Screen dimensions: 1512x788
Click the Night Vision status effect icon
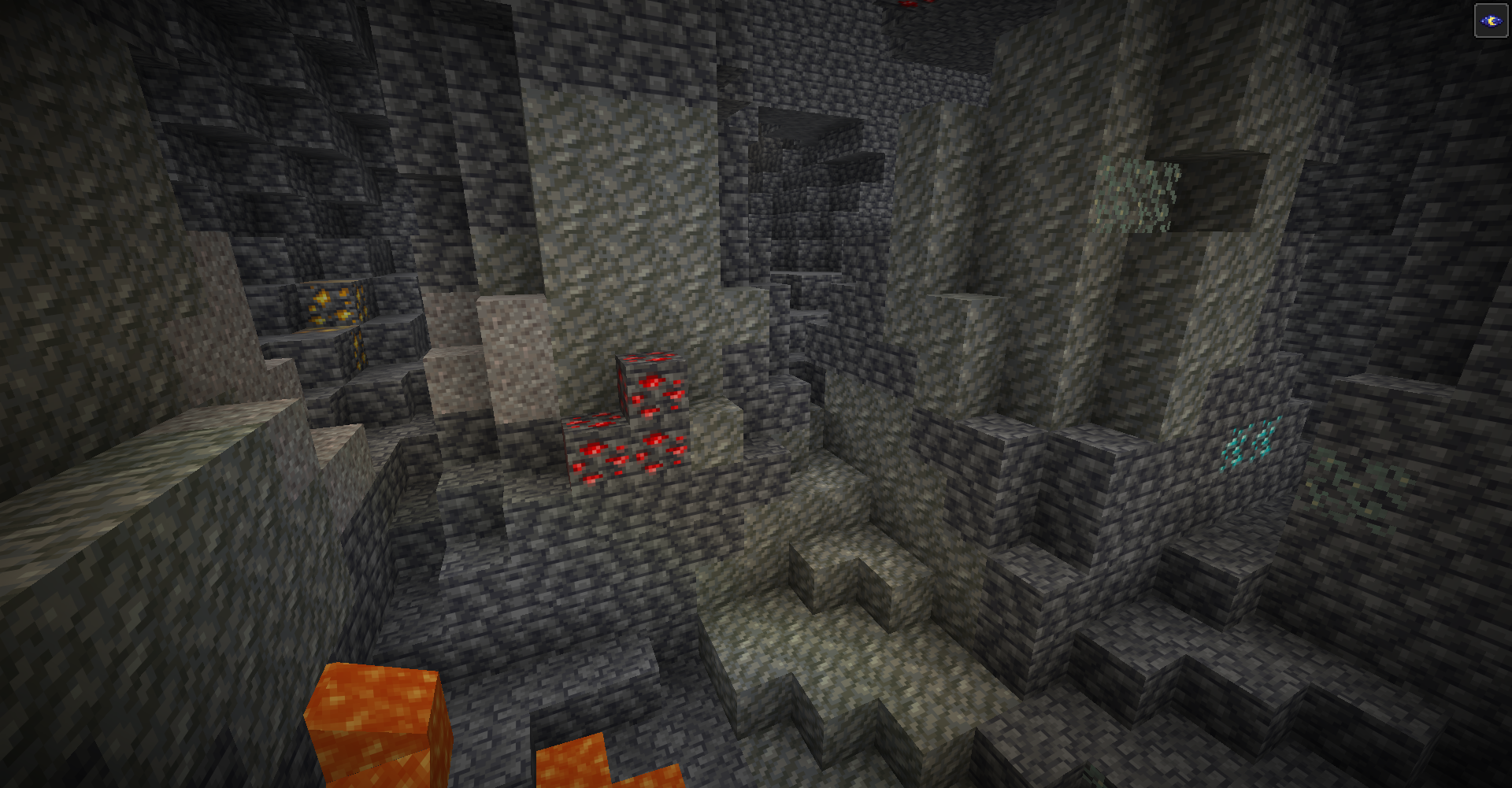click(1490, 21)
